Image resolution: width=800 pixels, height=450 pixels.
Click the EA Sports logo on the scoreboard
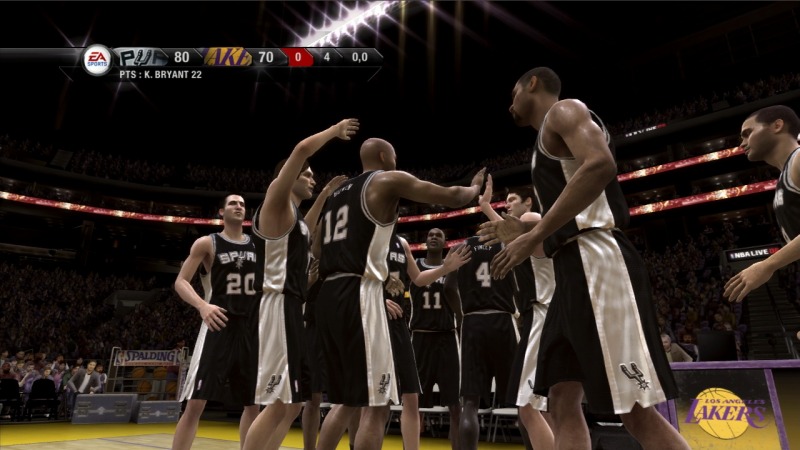(x=97, y=59)
